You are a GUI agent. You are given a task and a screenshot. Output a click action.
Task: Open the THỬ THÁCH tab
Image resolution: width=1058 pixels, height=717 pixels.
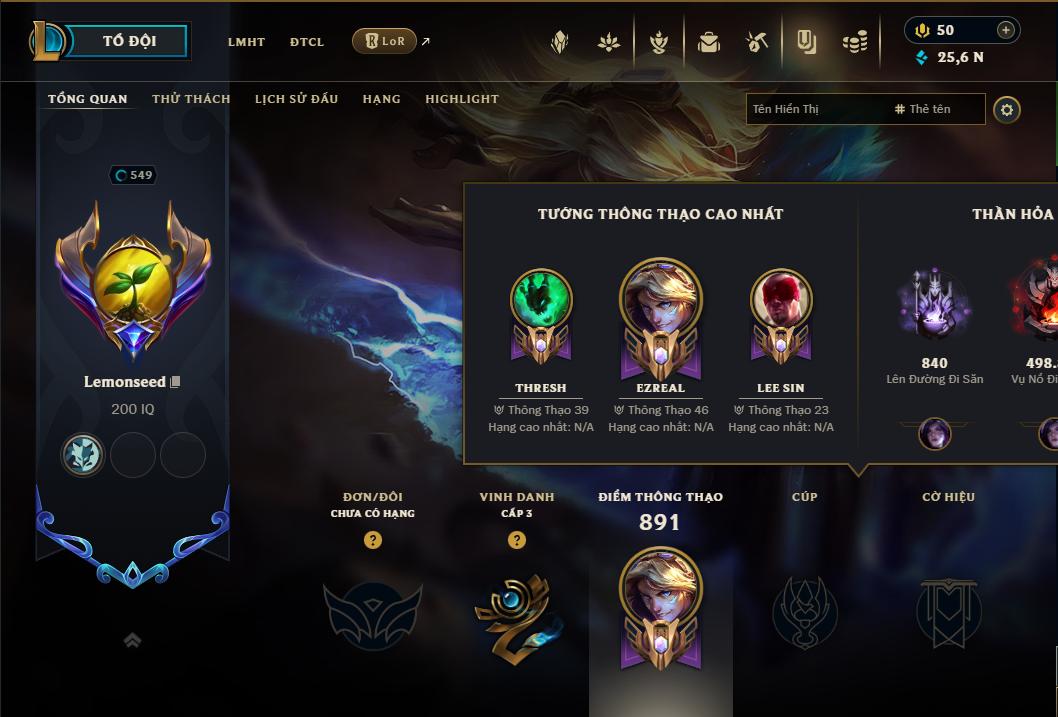(191, 99)
